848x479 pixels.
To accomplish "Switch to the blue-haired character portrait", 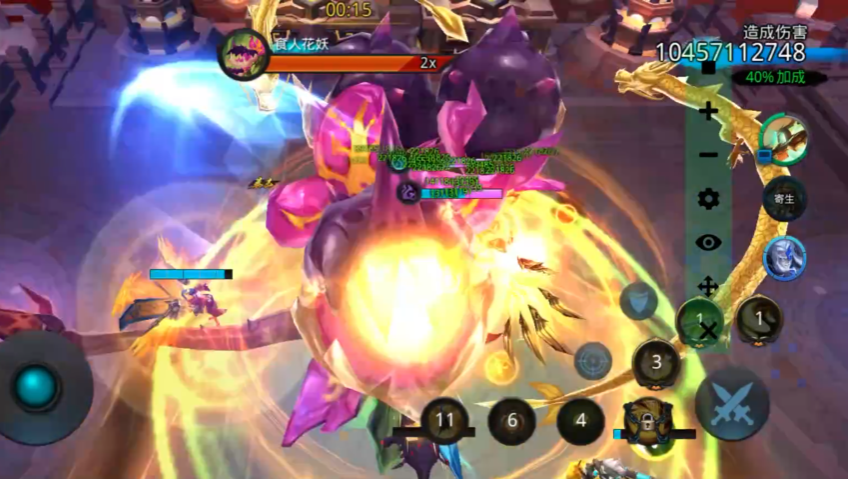I will tap(784, 259).
